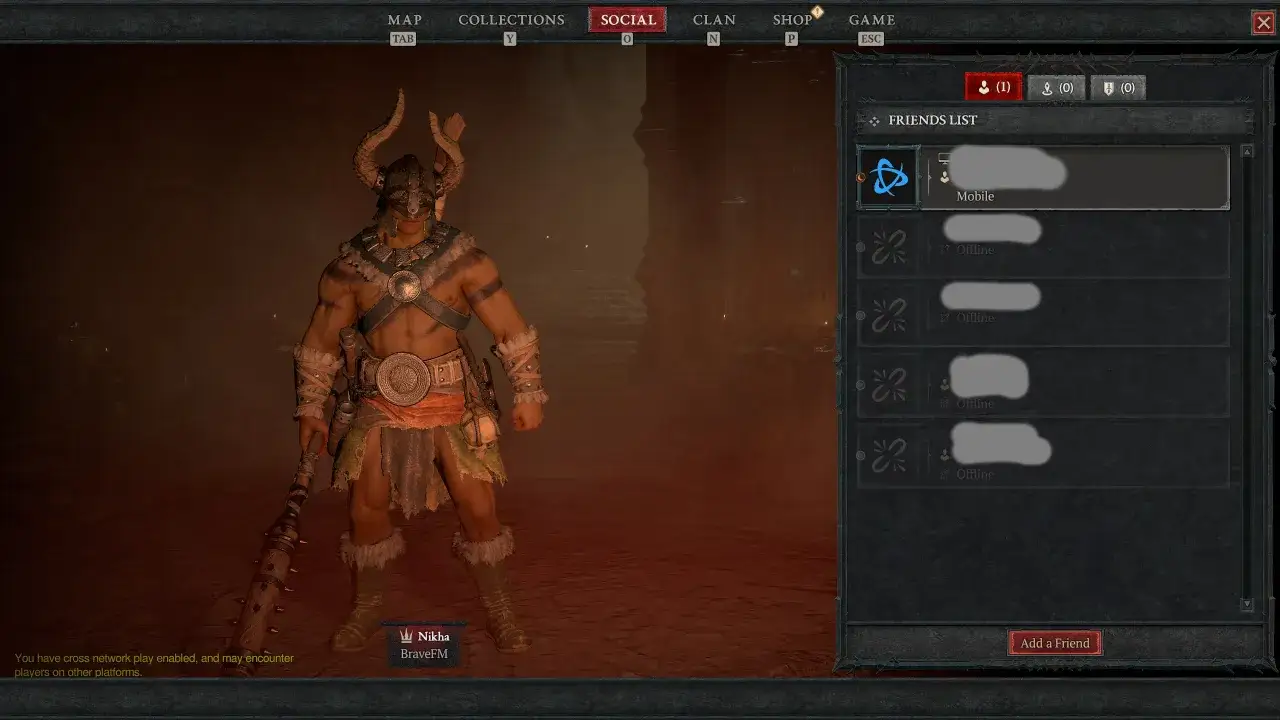The image size is (1280, 720).
Task: Switch to the CLAN tab
Action: click(x=714, y=19)
